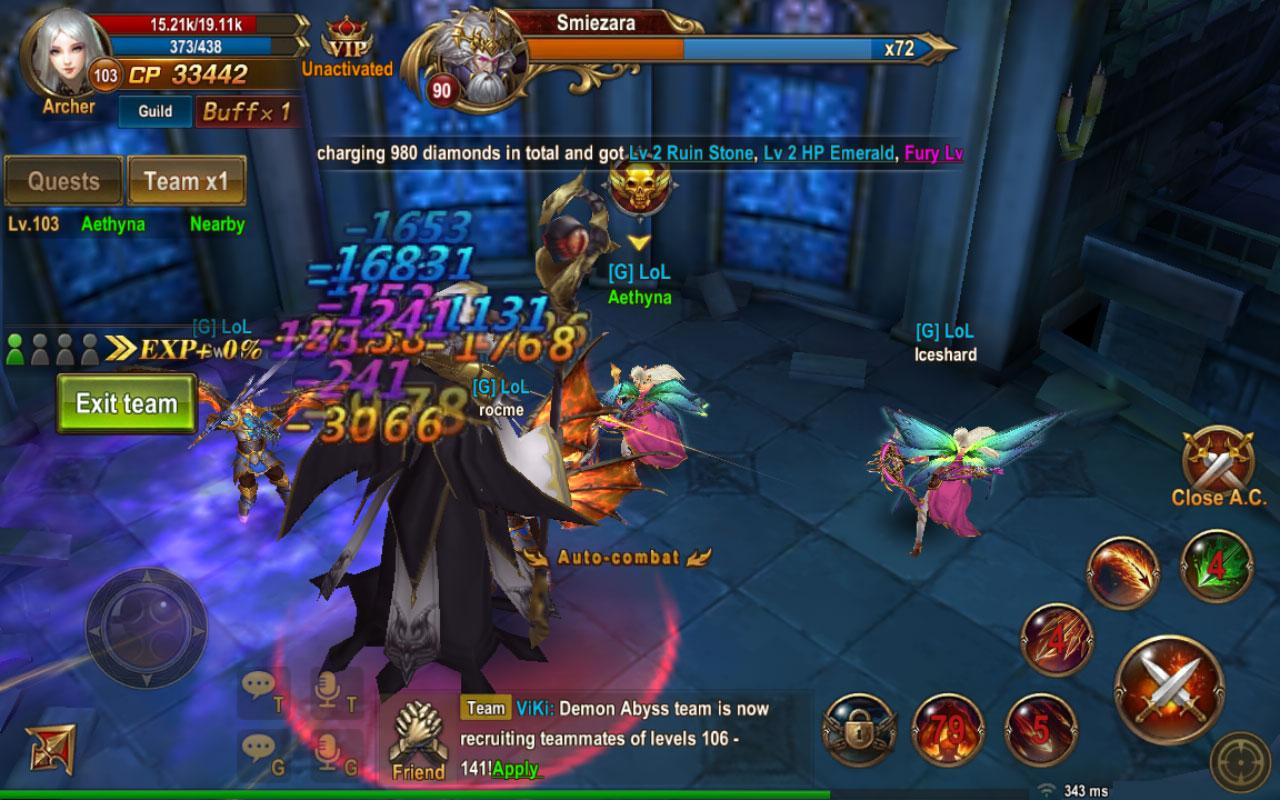Apply to the Demon Abyss team
Screen dimensions: 1280x800
pyautogui.click(x=515, y=769)
